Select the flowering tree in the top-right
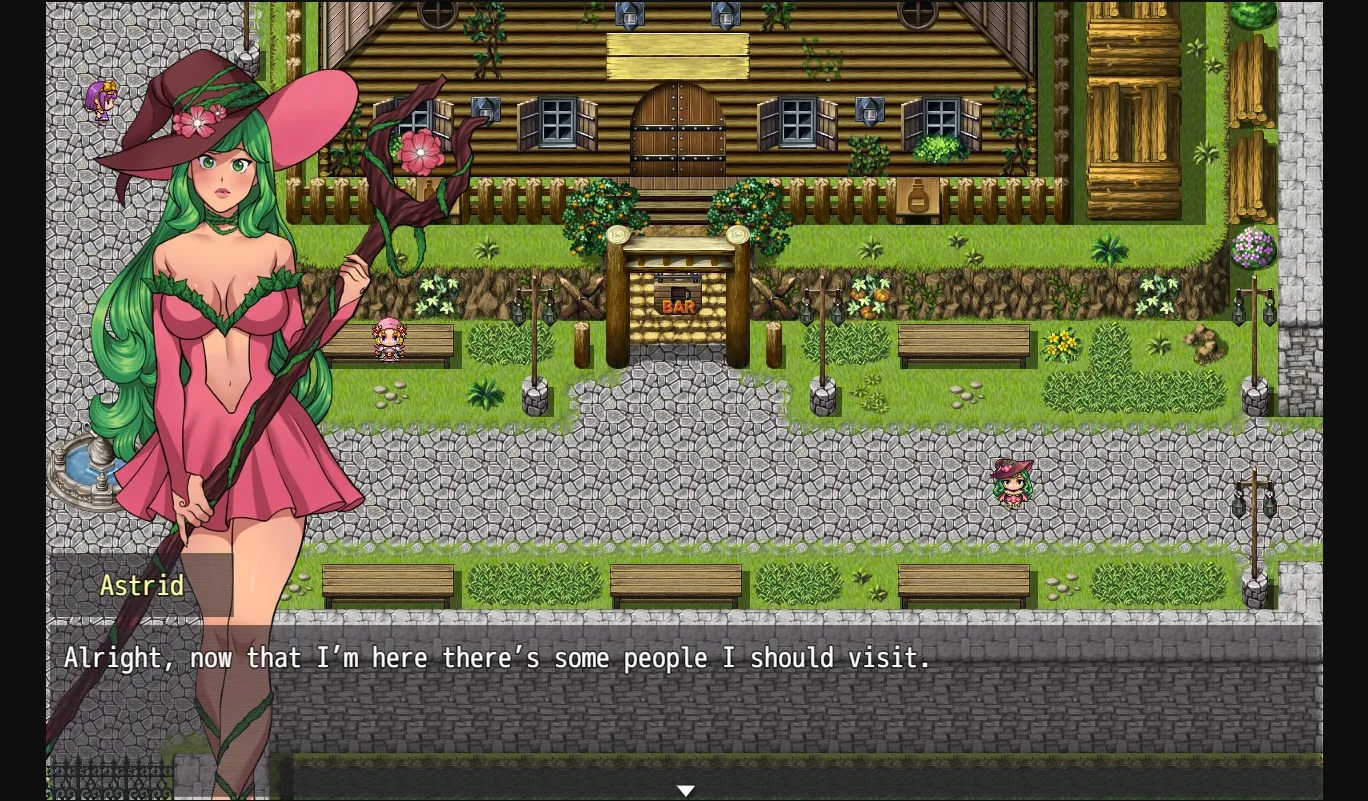This screenshot has width=1368, height=801. tap(1253, 250)
